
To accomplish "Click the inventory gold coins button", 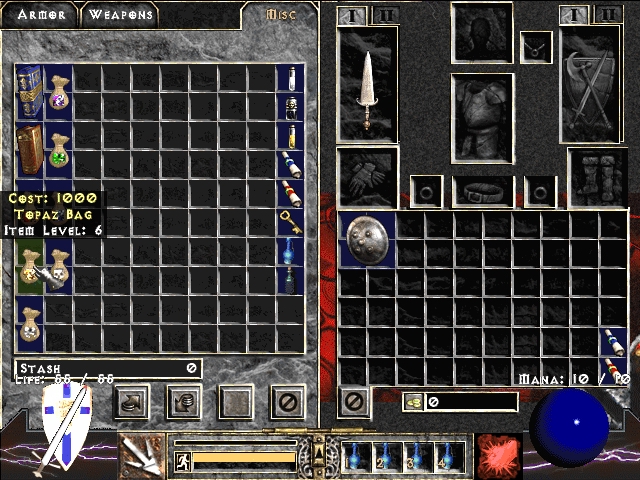I will point(413,402).
